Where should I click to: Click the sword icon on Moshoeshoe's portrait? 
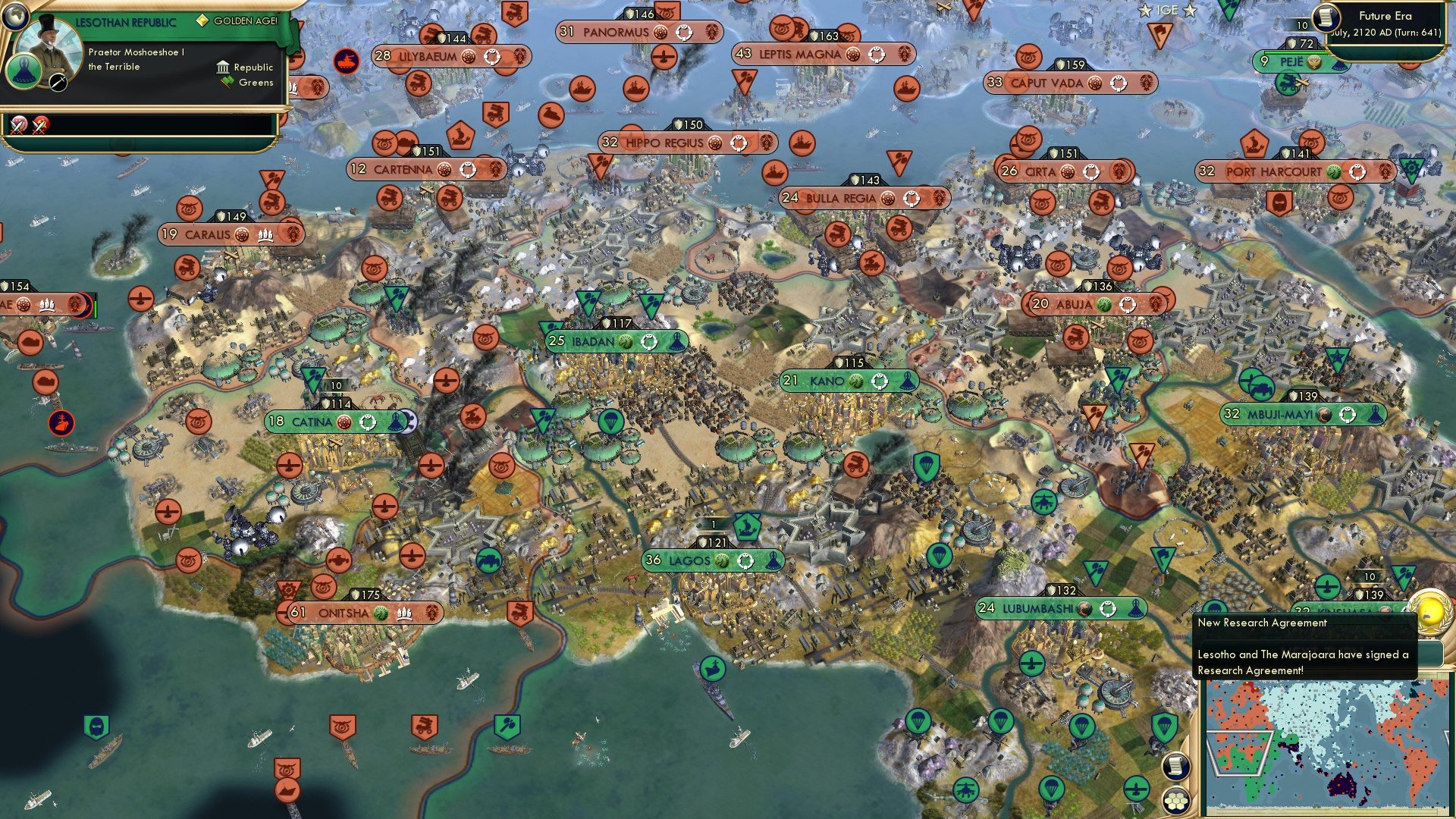[x=58, y=83]
